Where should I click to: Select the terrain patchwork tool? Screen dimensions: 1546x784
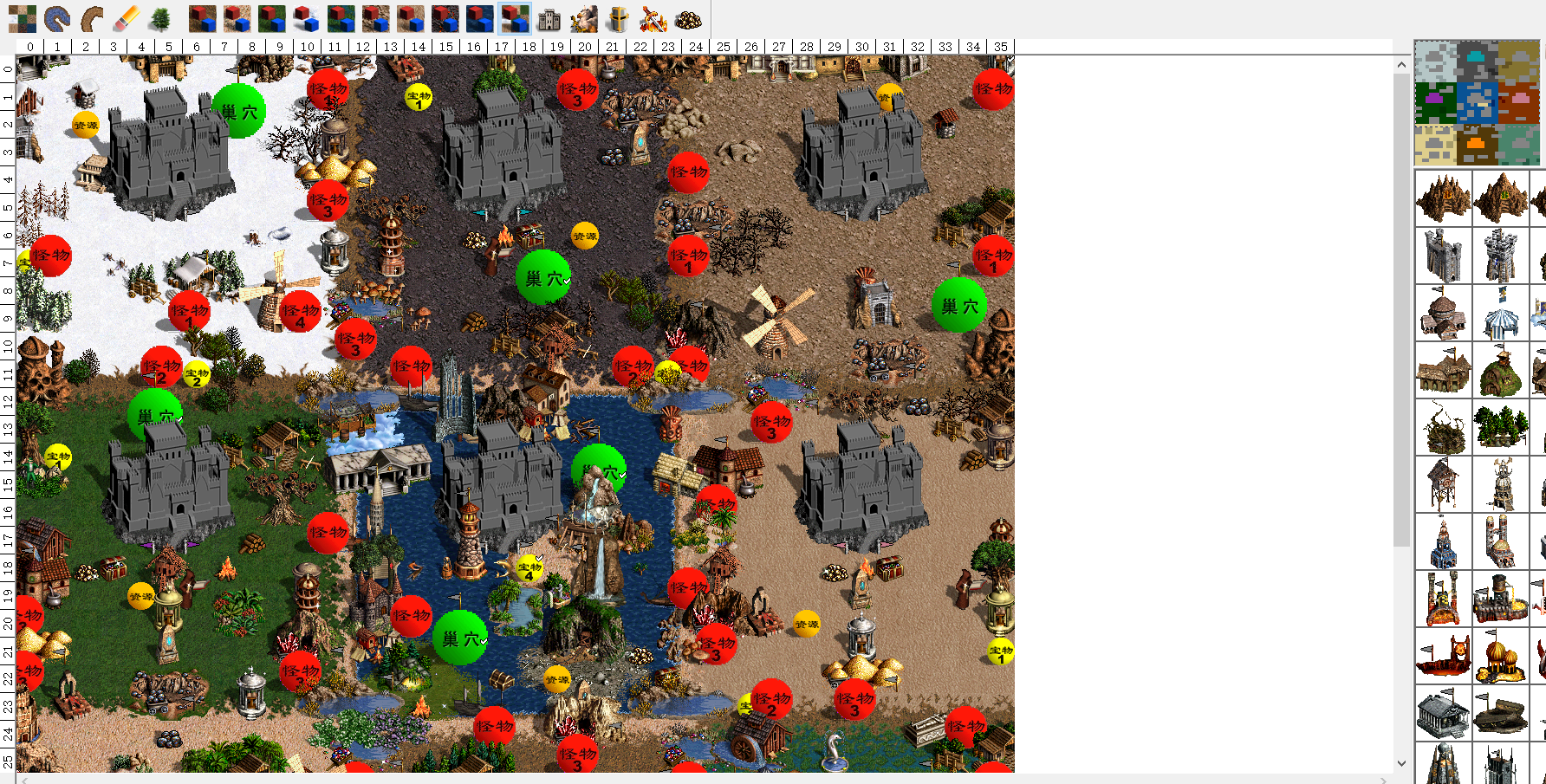click(x=22, y=18)
